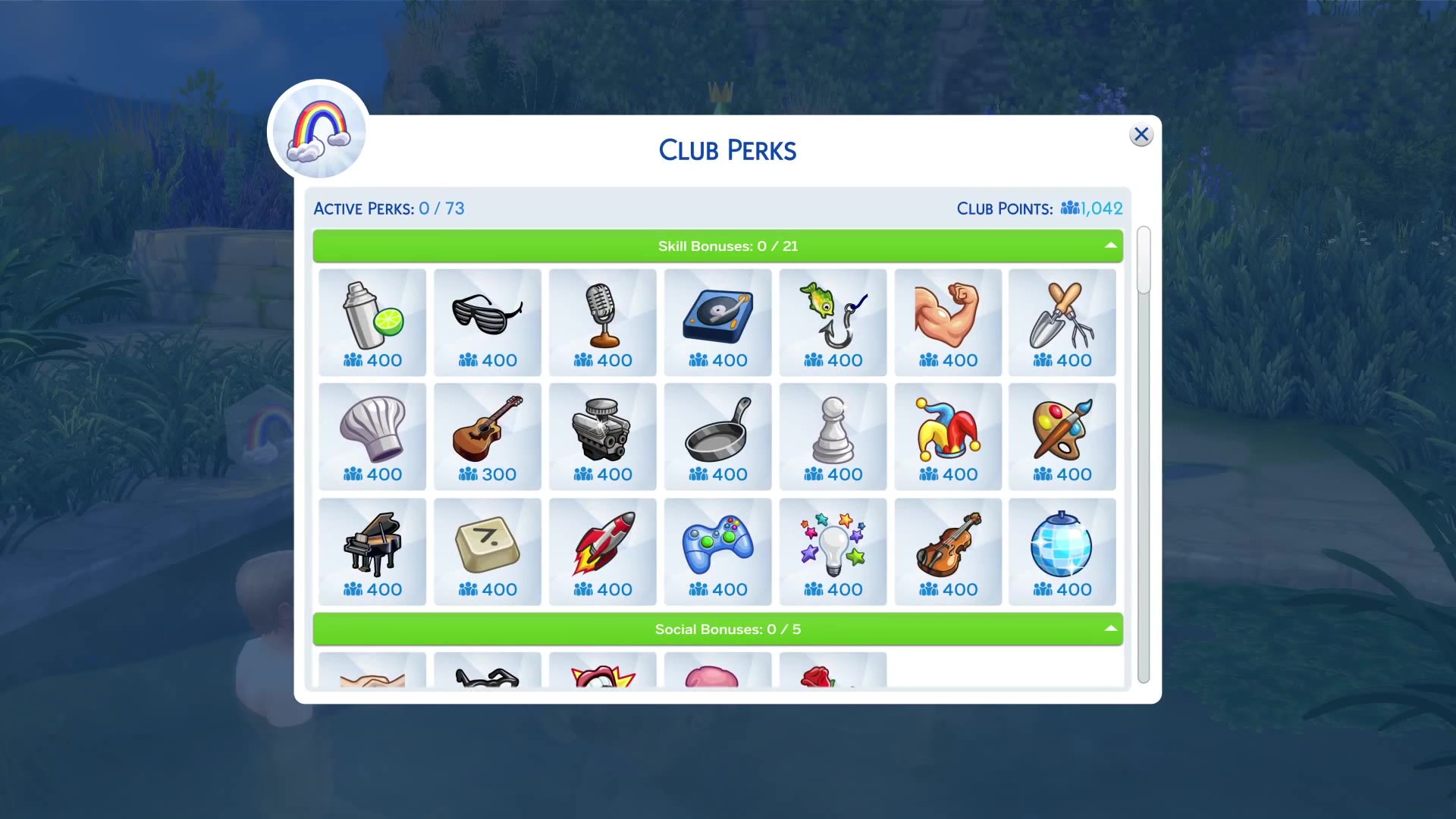1456x819 pixels.
Task: Pick the gardening tools perk
Action: [x=1062, y=322]
